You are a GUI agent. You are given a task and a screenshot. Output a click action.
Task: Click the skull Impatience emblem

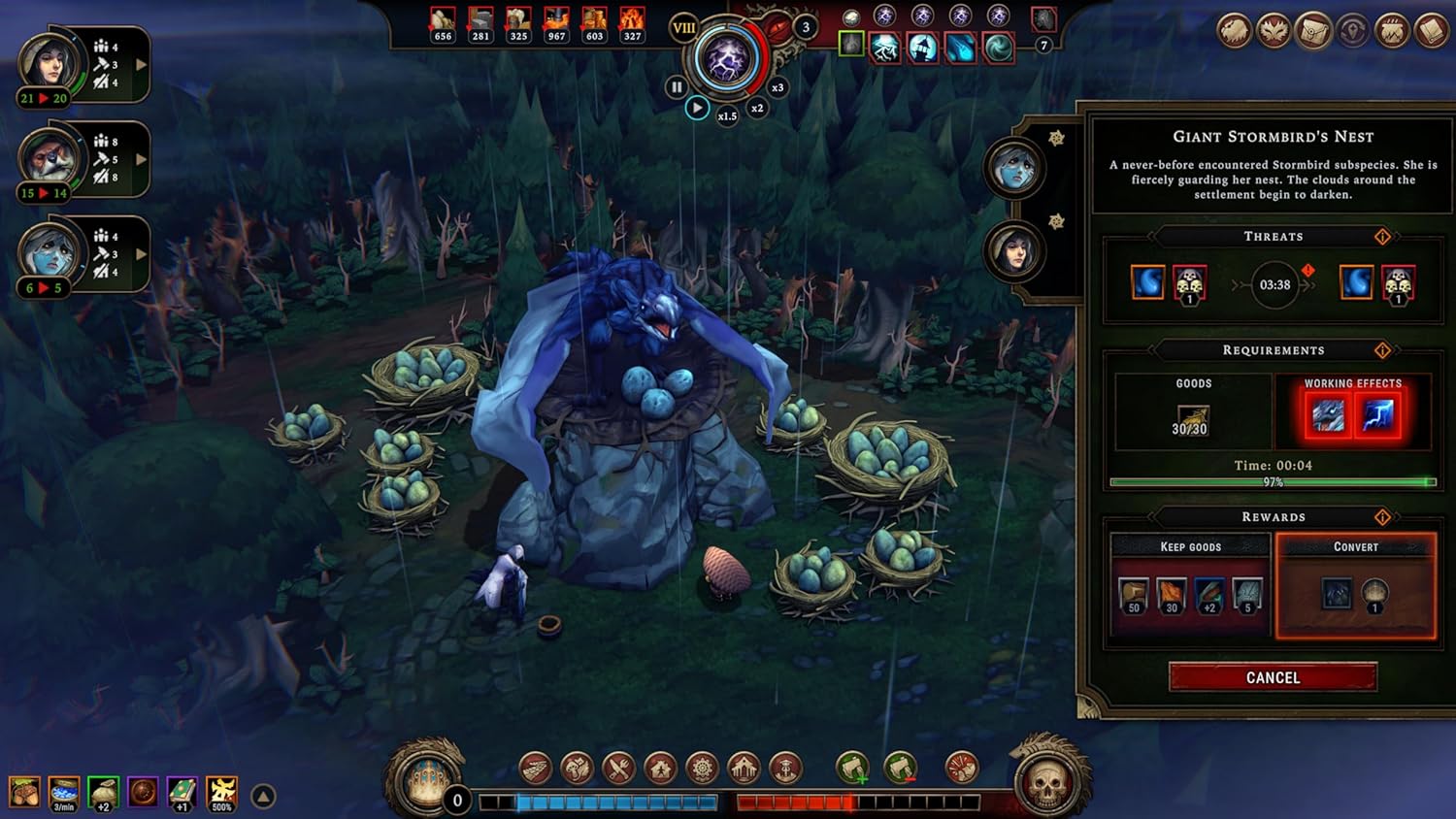pyautogui.click(x=1046, y=782)
